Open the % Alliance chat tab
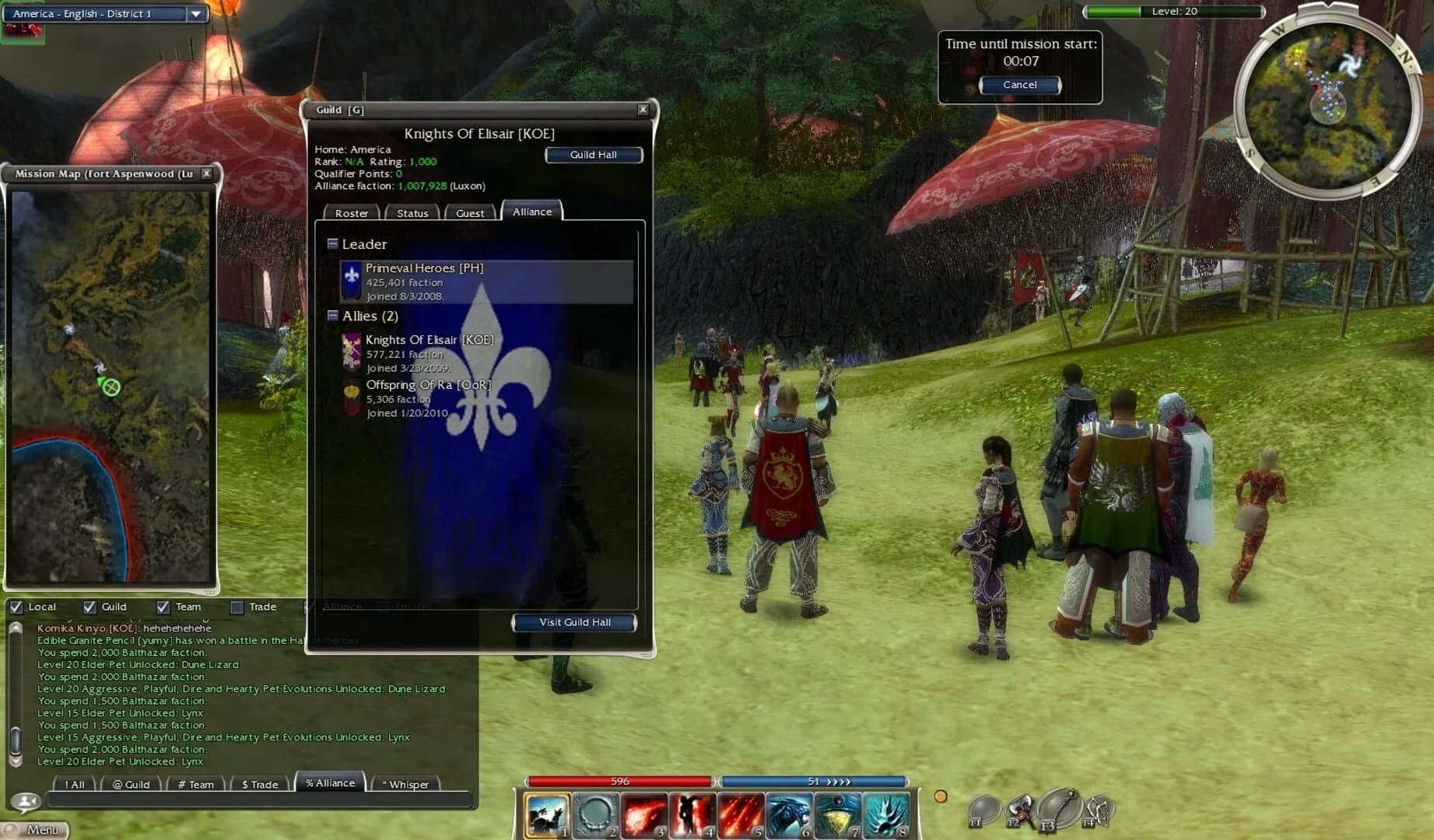Screen dimensions: 1434x840 click(x=330, y=783)
